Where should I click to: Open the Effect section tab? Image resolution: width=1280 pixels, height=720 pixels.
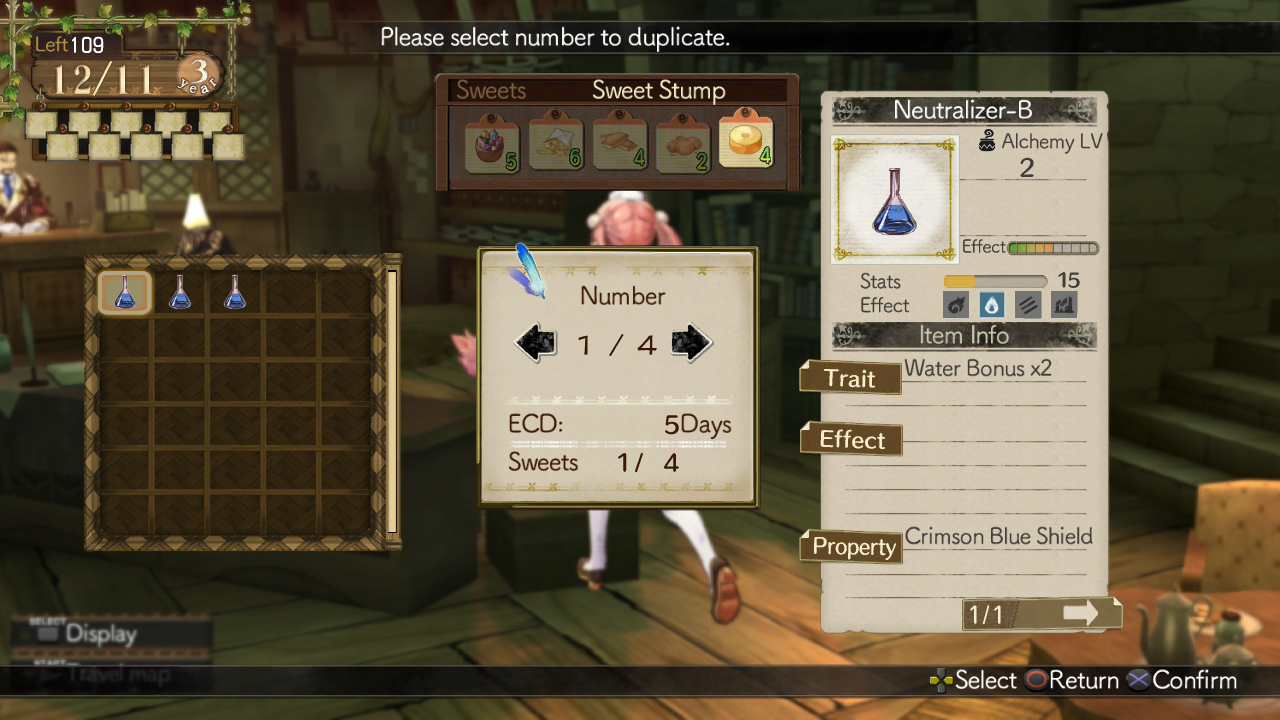pyautogui.click(x=851, y=440)
